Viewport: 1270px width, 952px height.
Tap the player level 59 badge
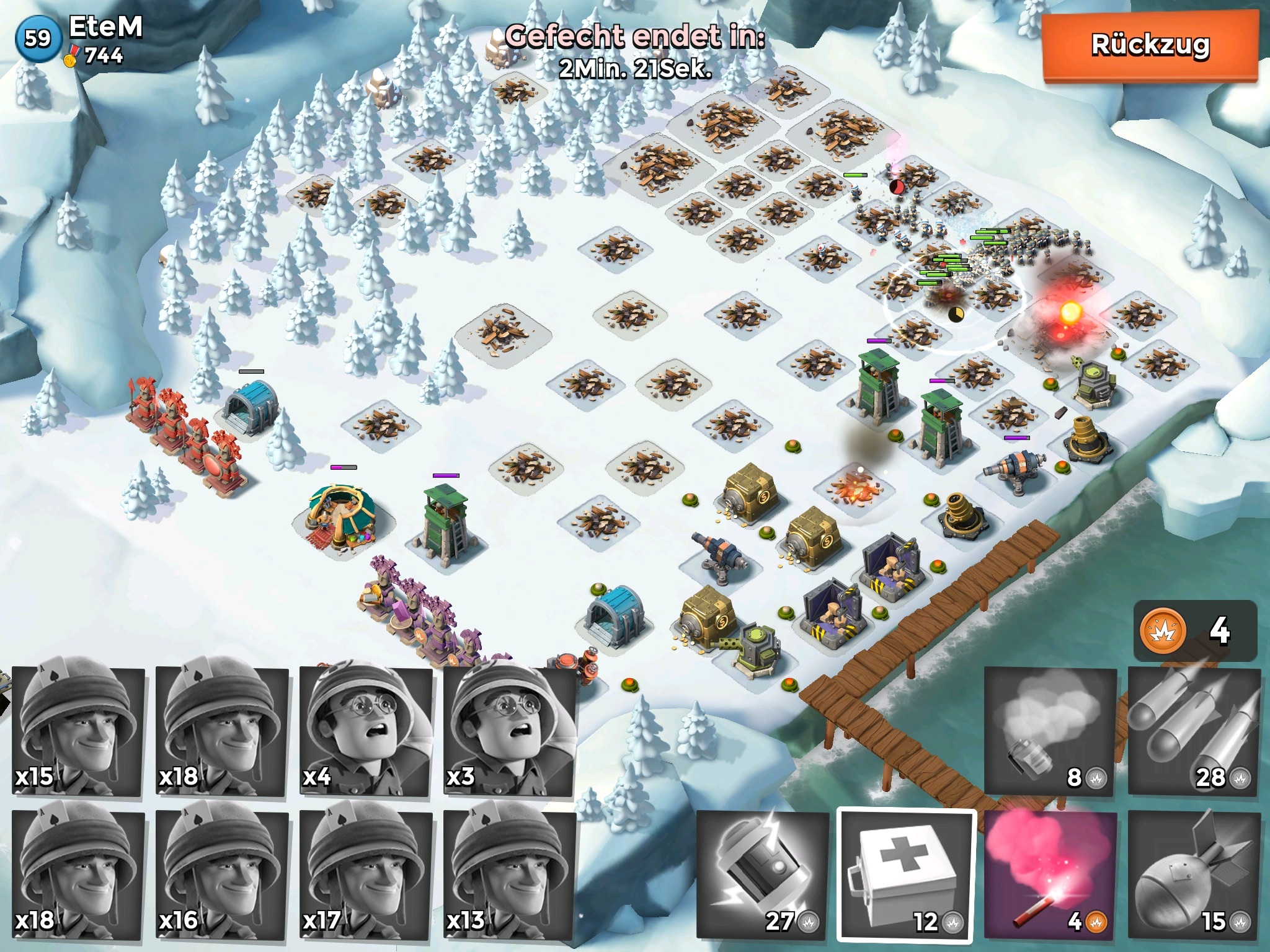tap(37, 38)
